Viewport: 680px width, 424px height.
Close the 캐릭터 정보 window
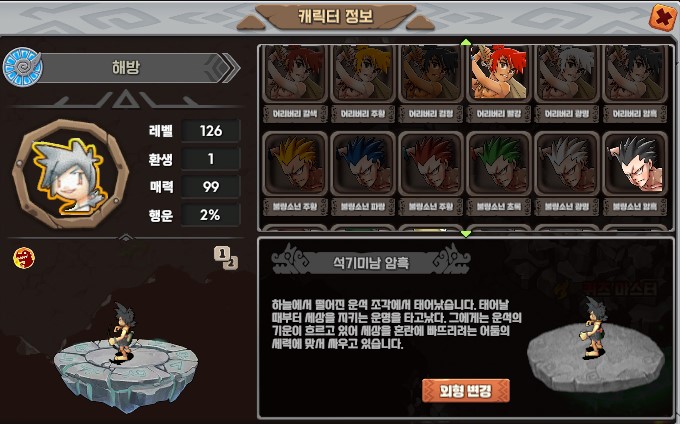661,17
